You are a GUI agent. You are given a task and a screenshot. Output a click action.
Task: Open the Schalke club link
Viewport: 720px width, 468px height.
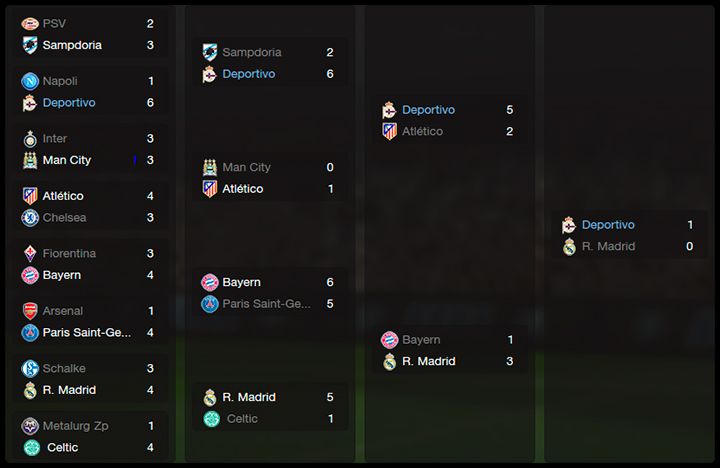pos(64,368)
